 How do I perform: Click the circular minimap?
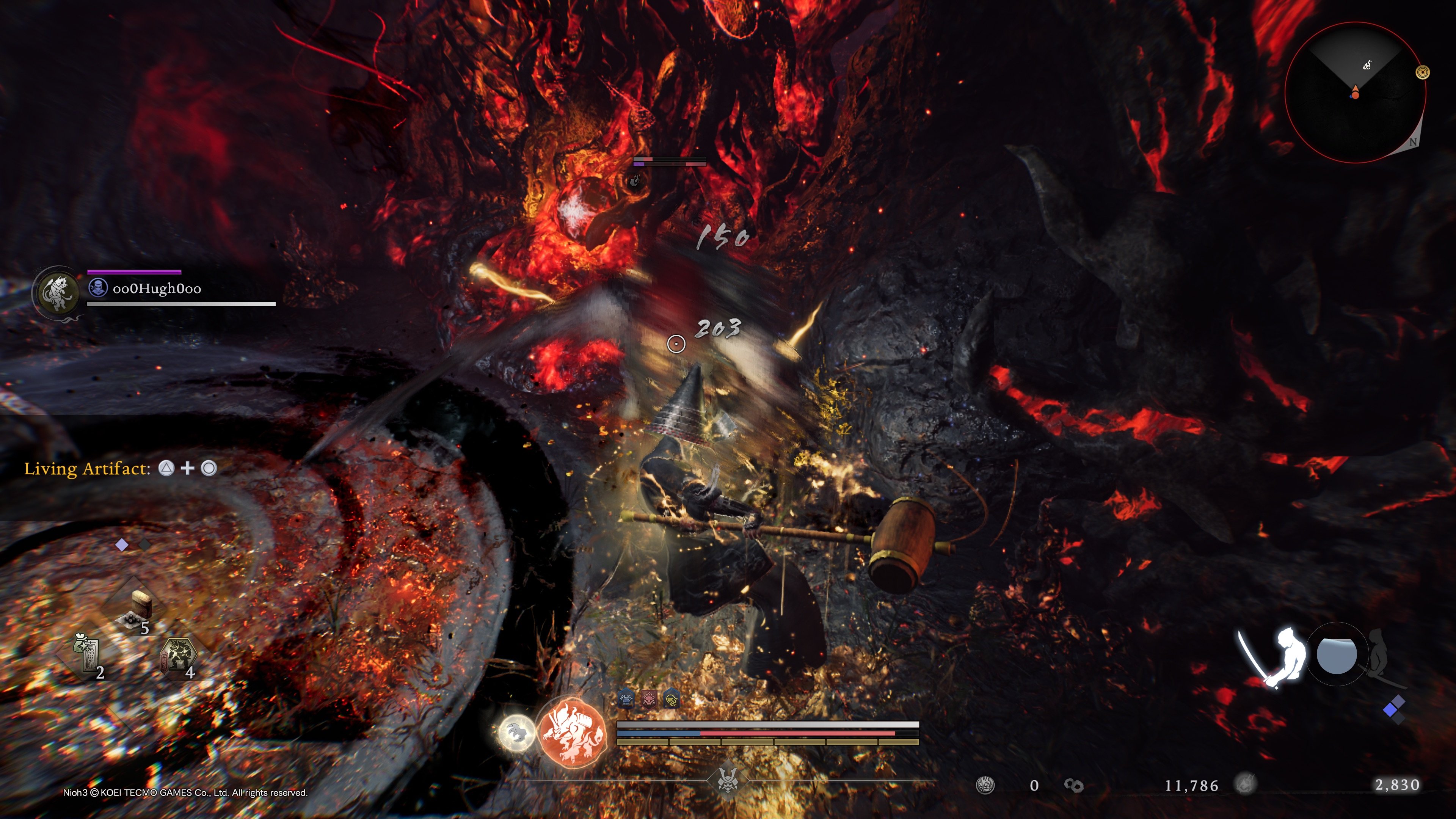point(1355,93)
